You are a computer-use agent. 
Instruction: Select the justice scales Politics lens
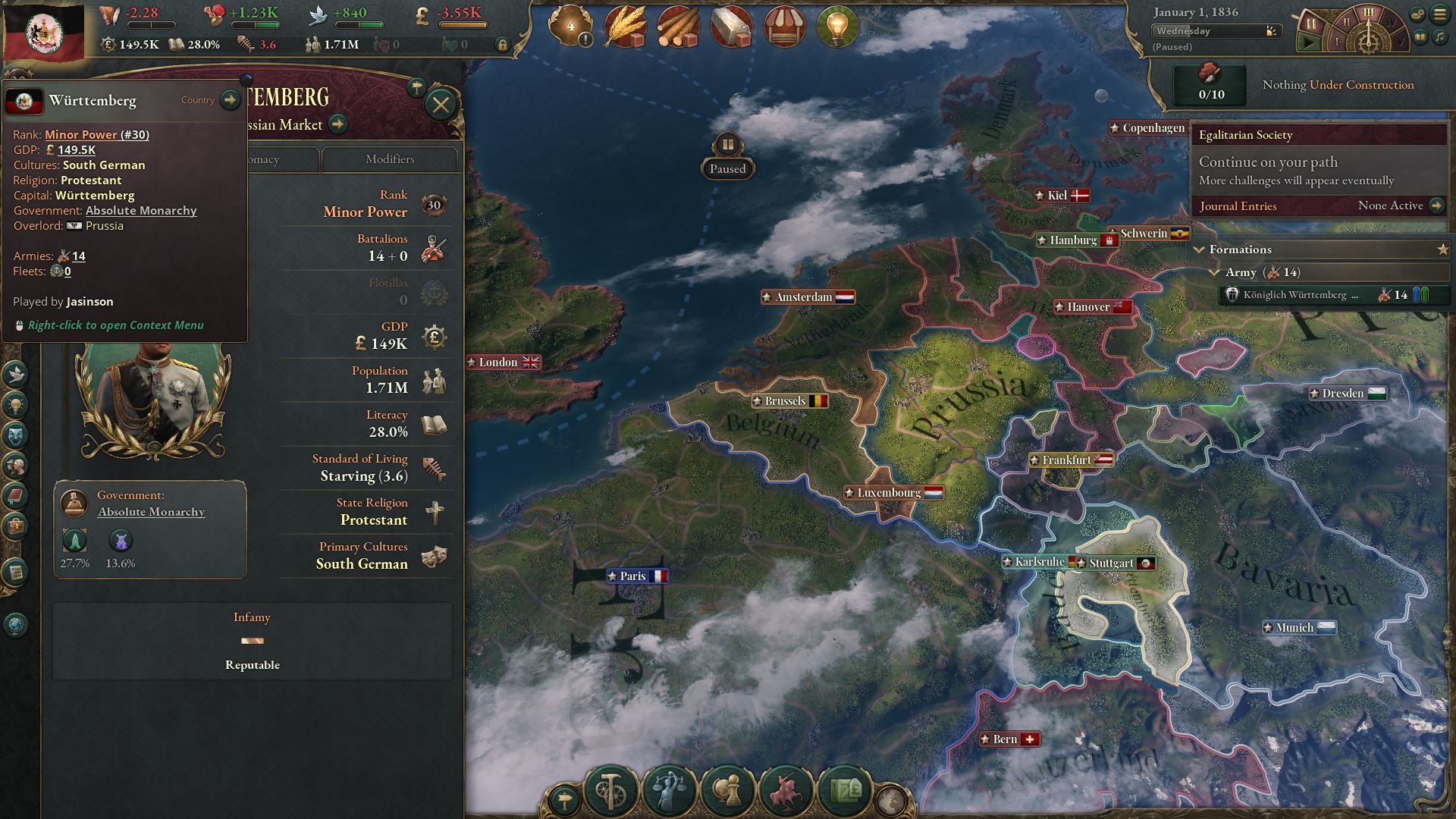pyautogui.click(x=668, y=789)
